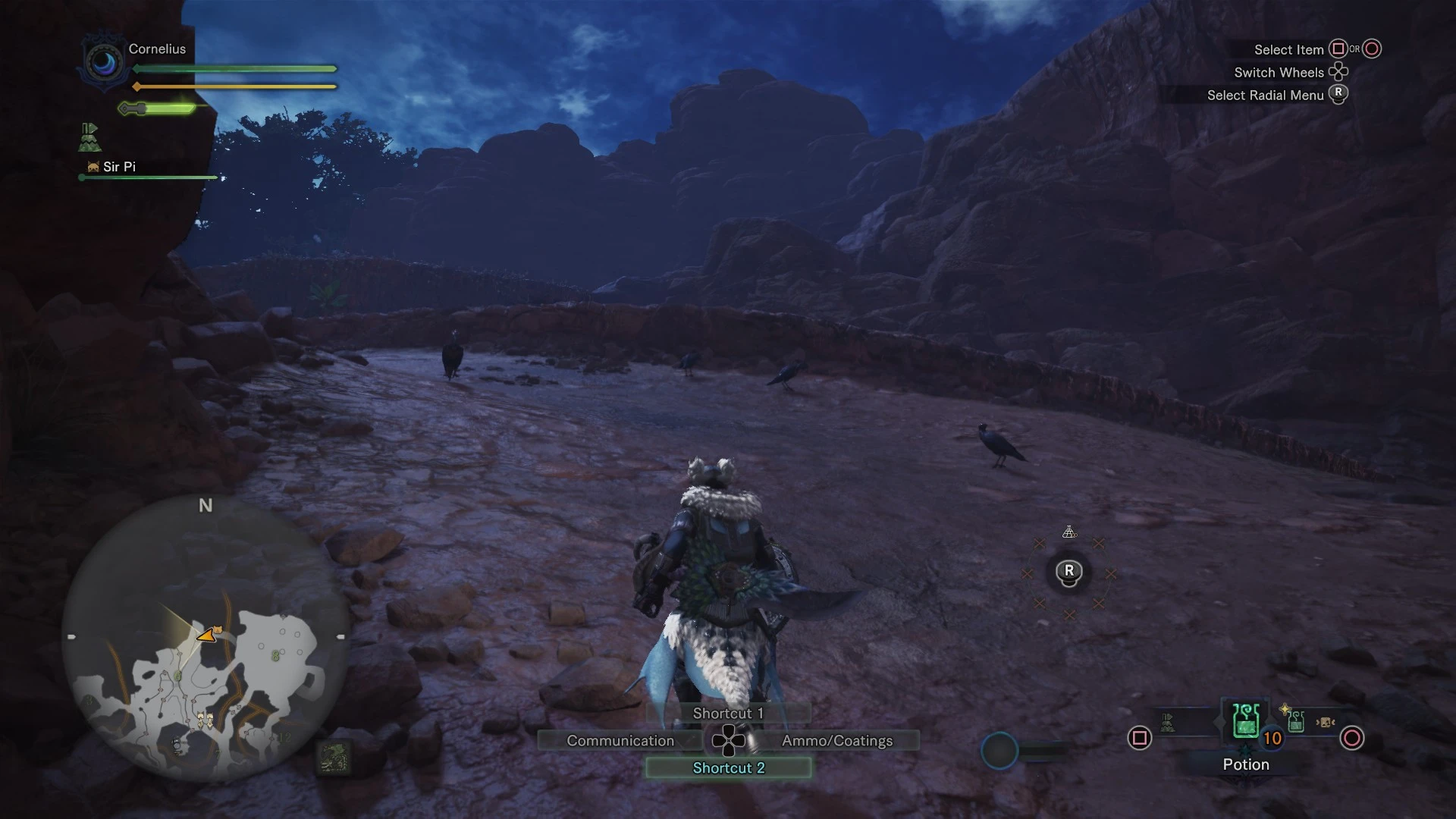
Task: Select the Palico marker on the minimap
Action: coord(218,629)
